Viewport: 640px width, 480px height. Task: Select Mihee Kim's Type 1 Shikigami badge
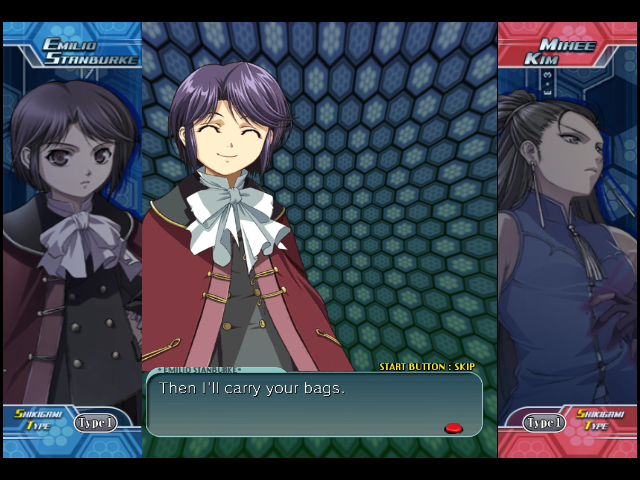[544, 423]
